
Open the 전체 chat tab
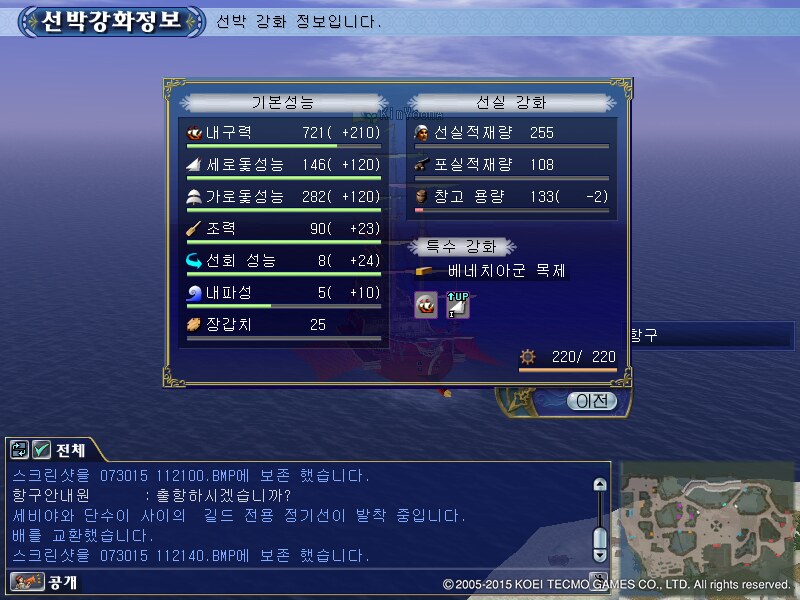[70, 450]
